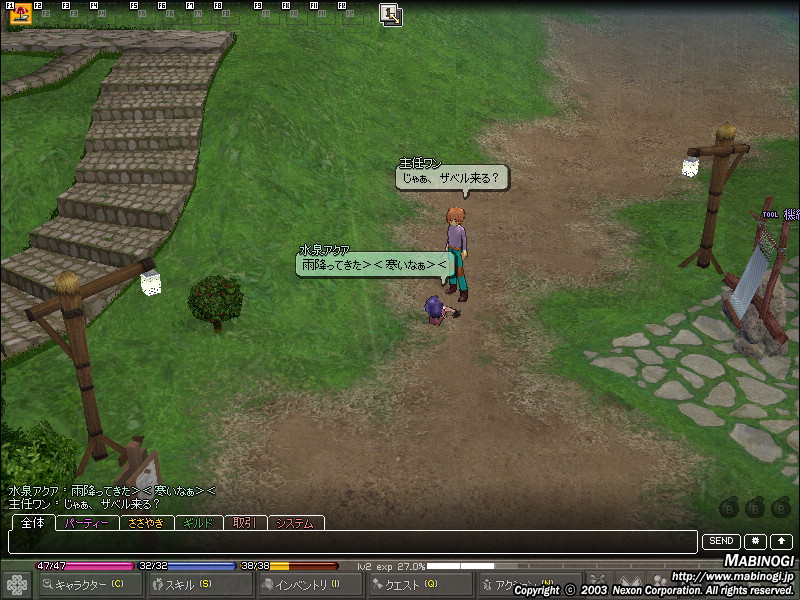Click the chat text input box
The image size is (800, 600).
tap(352, 542)
